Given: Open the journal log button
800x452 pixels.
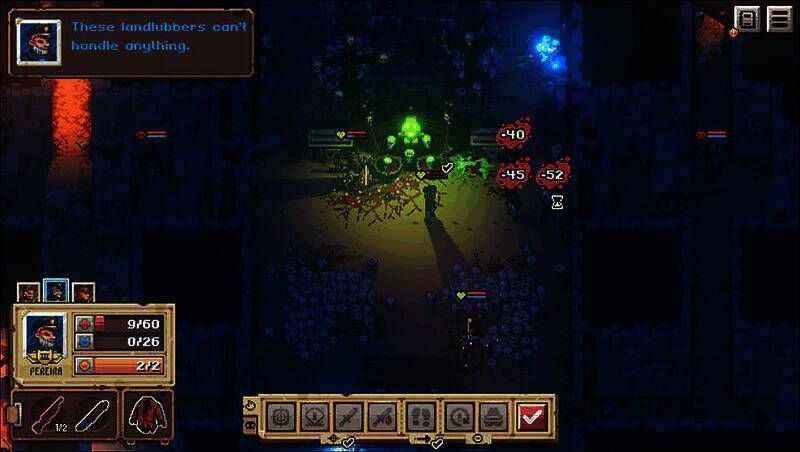Looking at the screenshot, I should 748,20.
